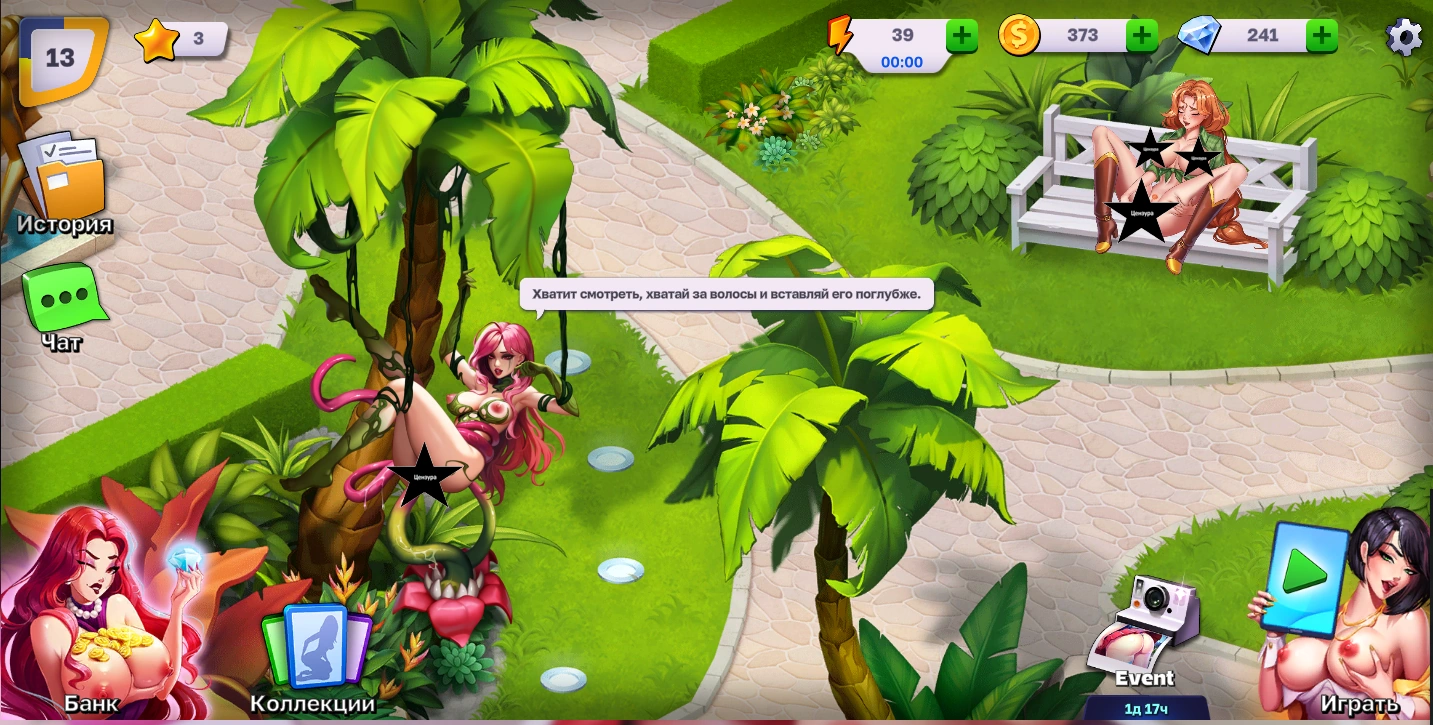
Task: Click the level 13 player badge
Action: [x=62, y=58]
